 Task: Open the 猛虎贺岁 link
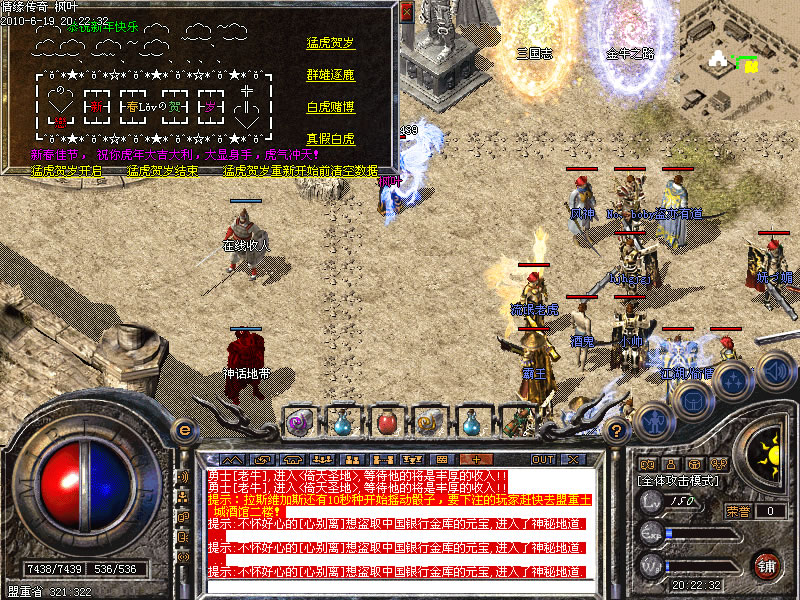tap(330, 43)
